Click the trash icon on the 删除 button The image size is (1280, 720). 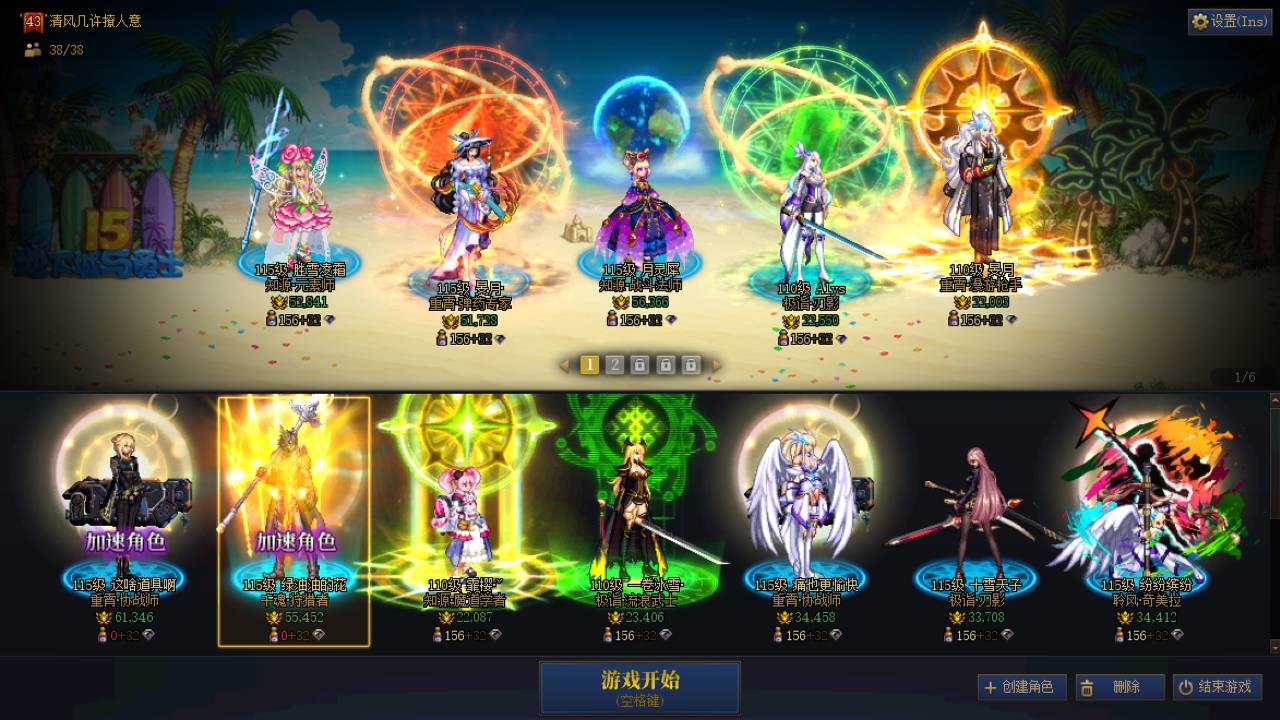(x=1089, y=688)
